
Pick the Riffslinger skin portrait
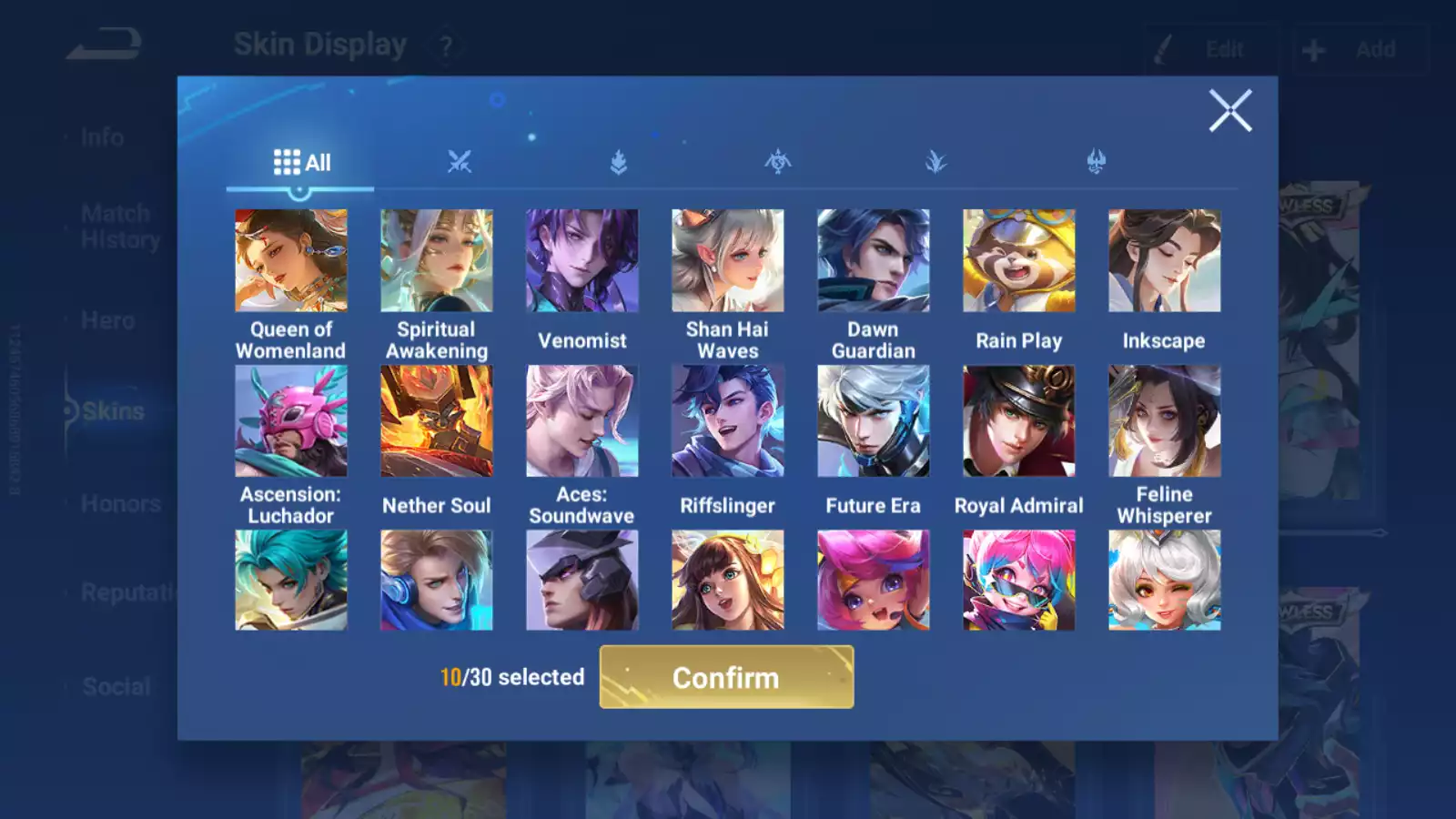[728, 421]
